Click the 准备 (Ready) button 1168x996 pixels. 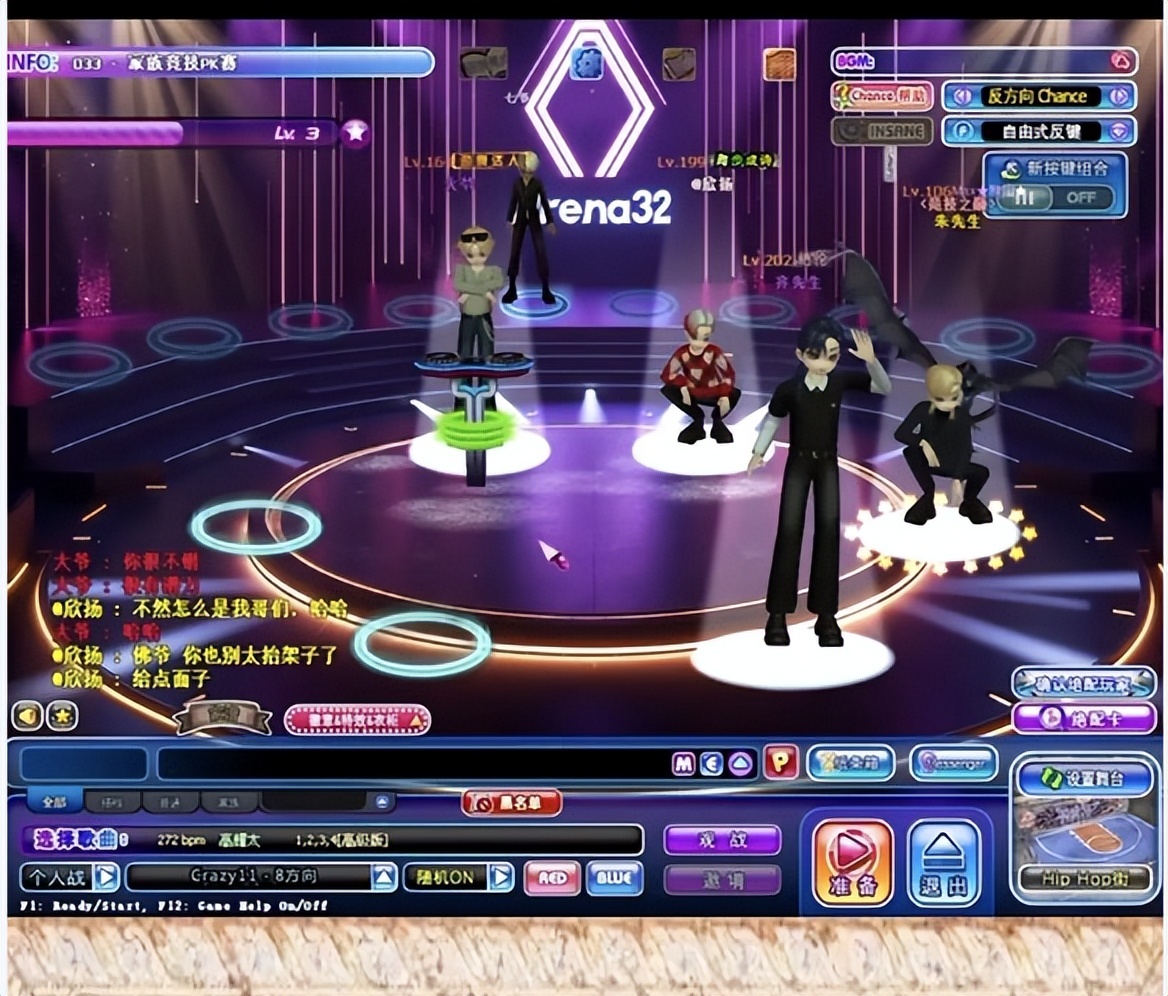click(852, 862)
